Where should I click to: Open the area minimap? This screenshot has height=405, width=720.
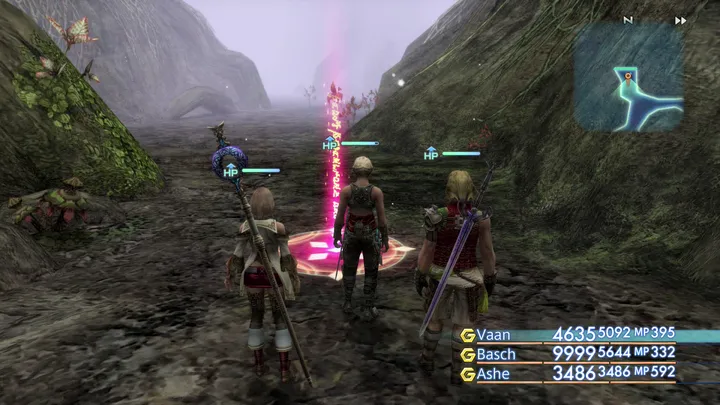coord(628,77)
